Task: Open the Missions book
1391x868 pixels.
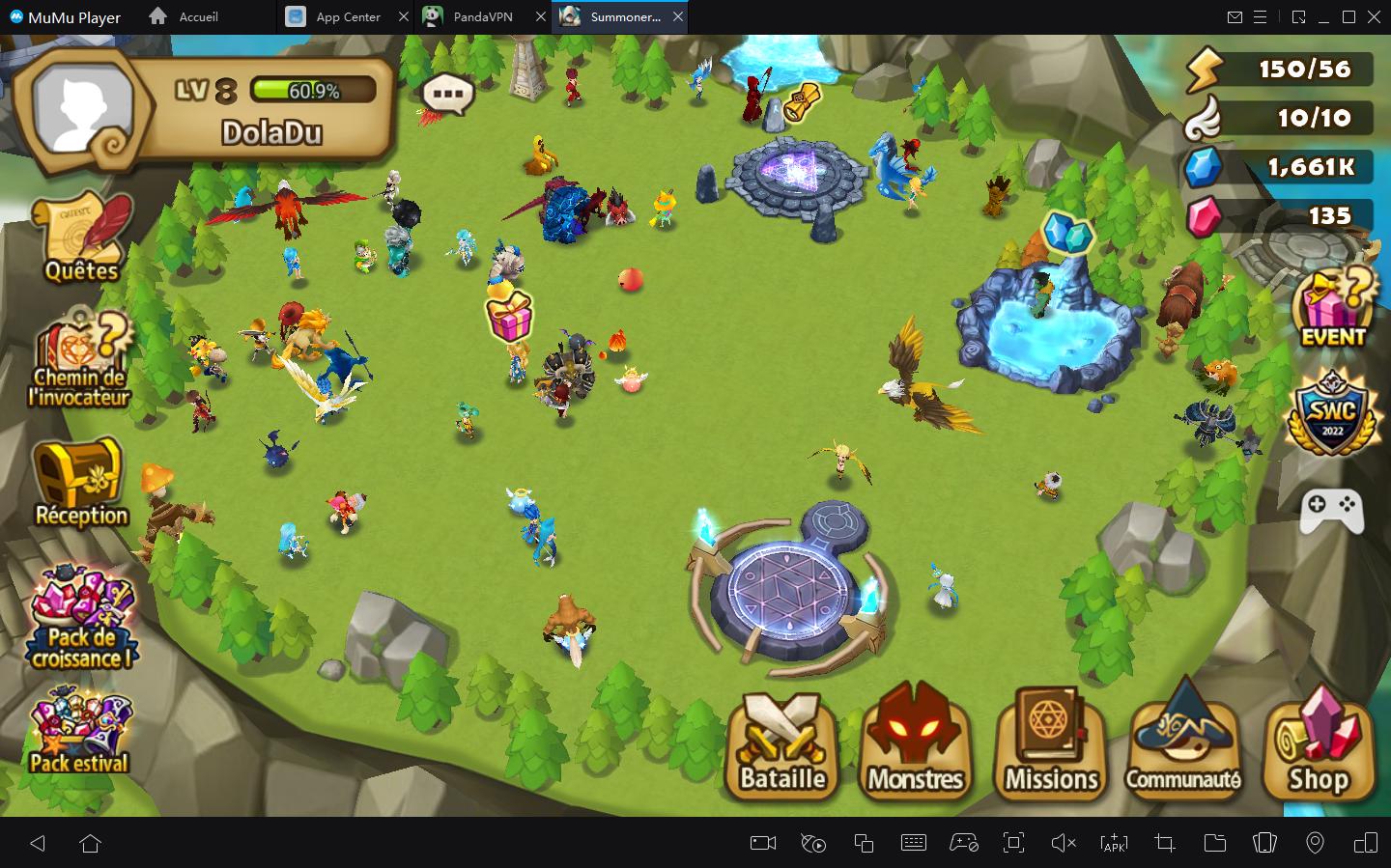Action: (x=1051, y=745)
